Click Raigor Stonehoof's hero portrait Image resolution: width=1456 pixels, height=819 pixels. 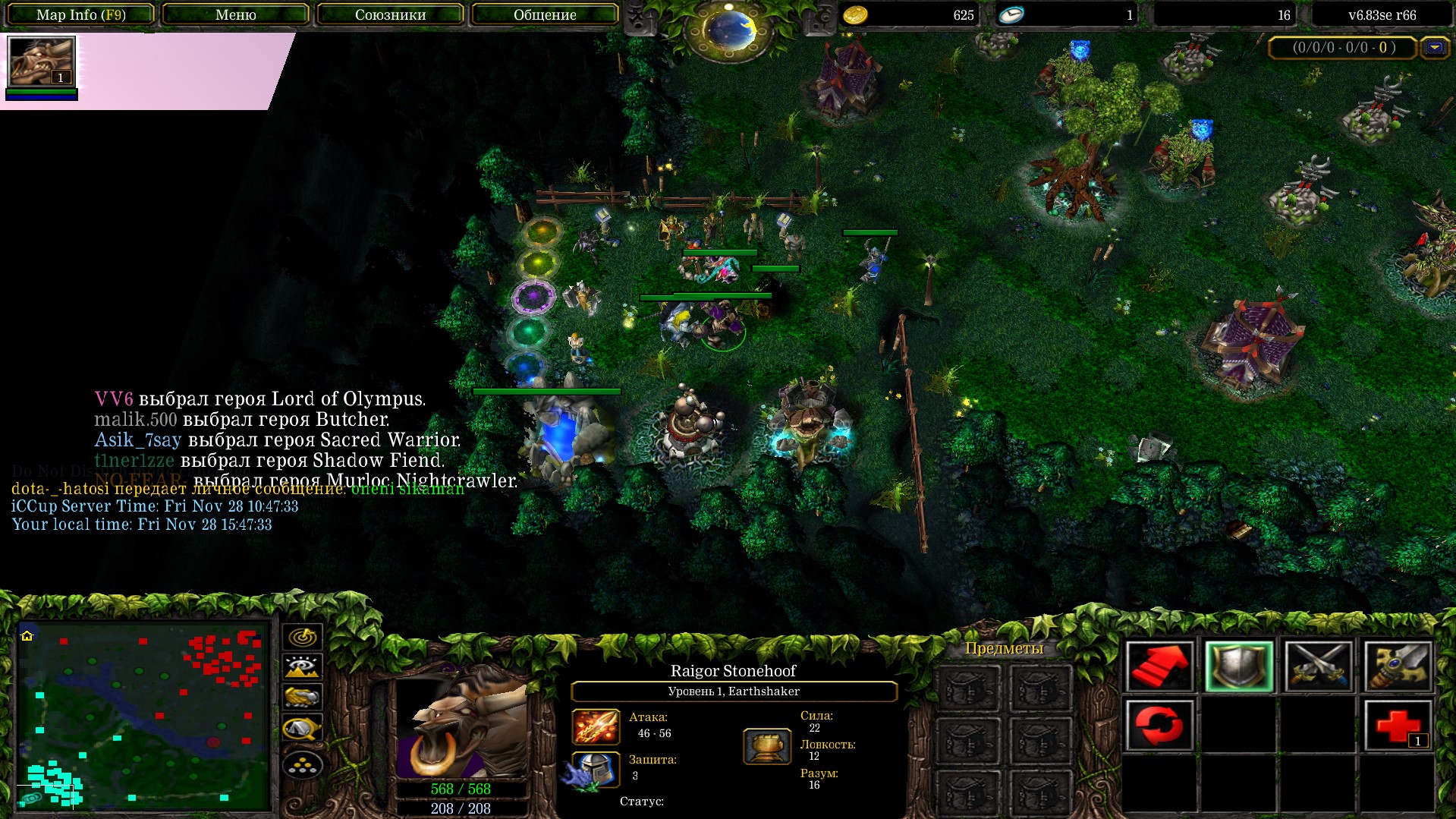coord(461,726)
